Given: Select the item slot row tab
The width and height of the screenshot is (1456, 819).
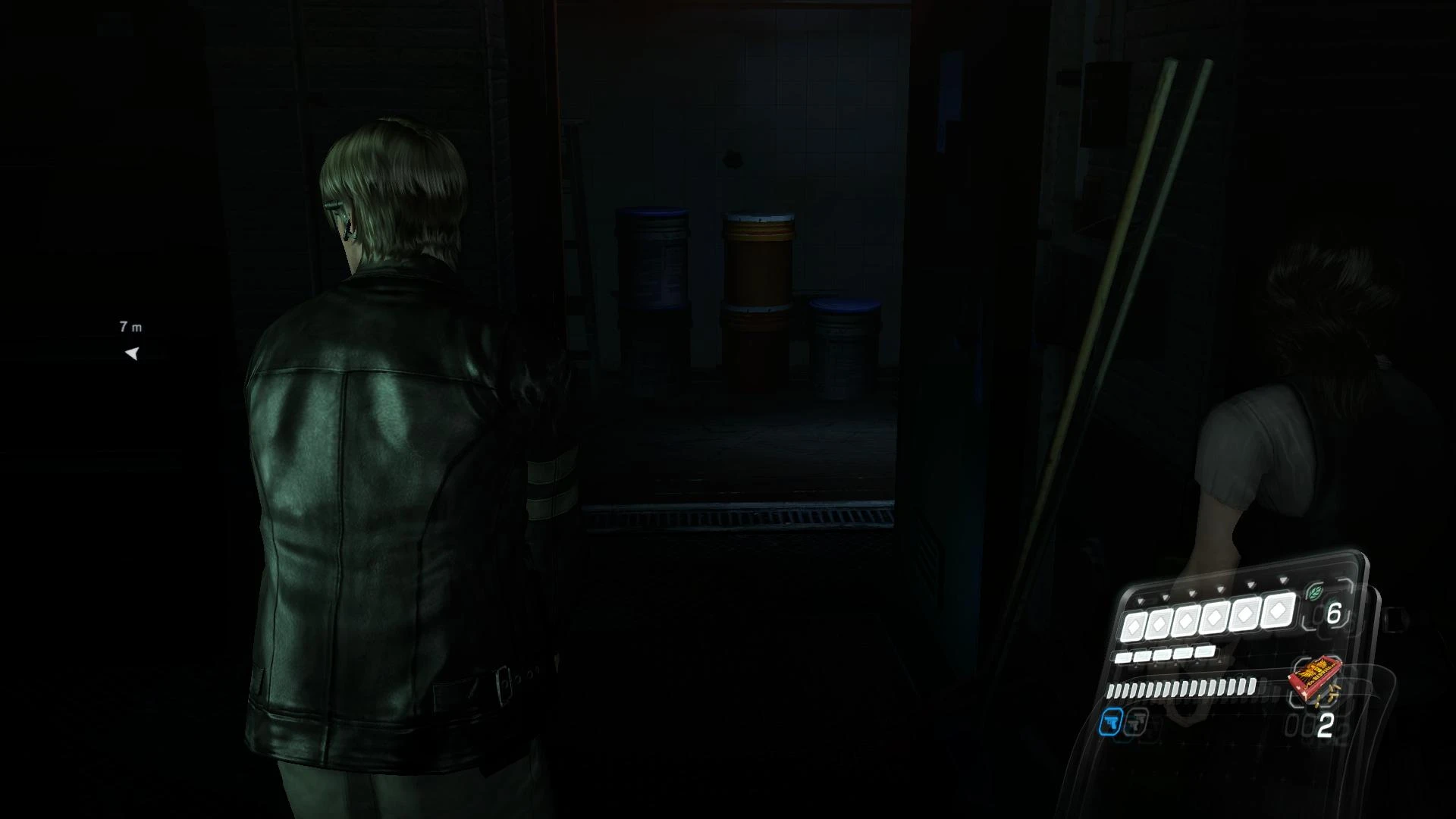Looking at the screenshot, I should (1162, 656).
